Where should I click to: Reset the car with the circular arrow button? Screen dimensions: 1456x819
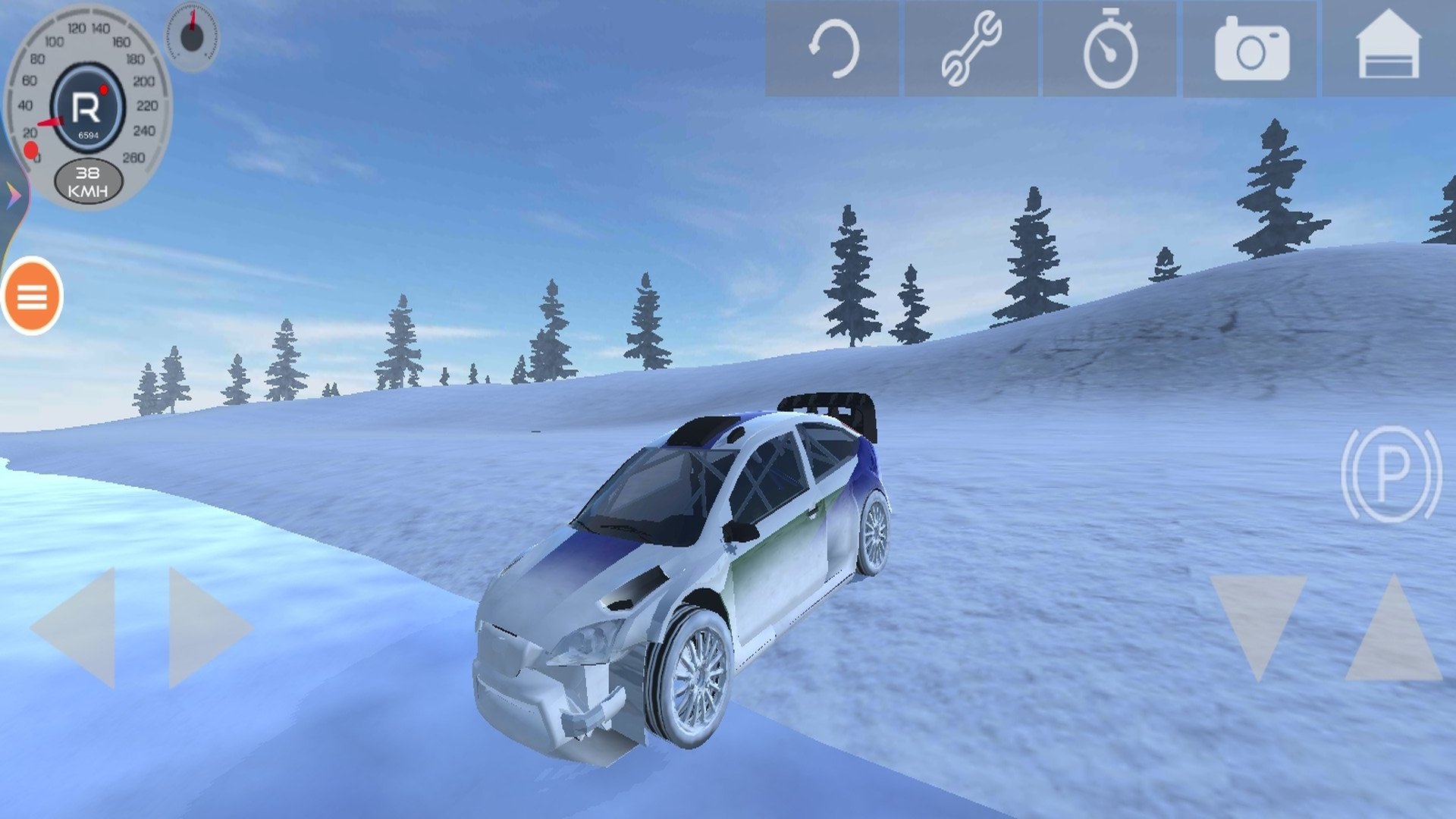pos(832,49)
